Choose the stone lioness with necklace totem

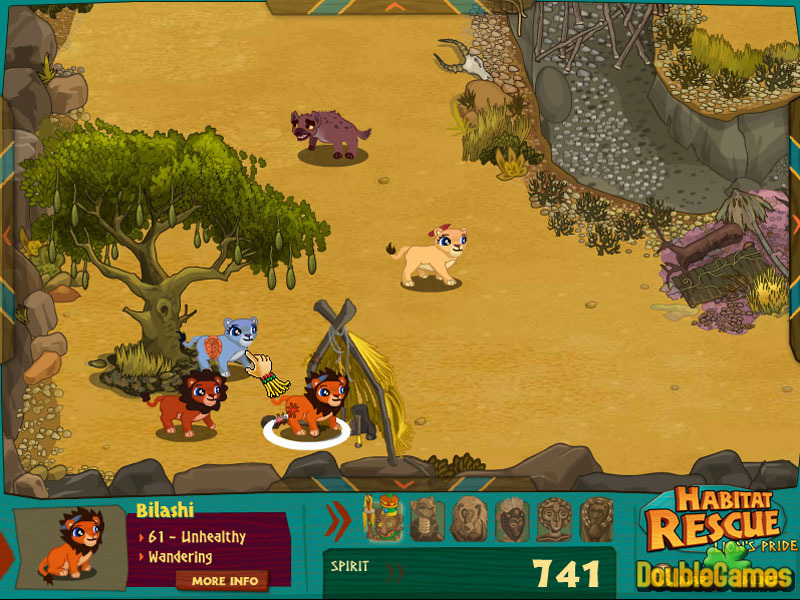(426, 519)
